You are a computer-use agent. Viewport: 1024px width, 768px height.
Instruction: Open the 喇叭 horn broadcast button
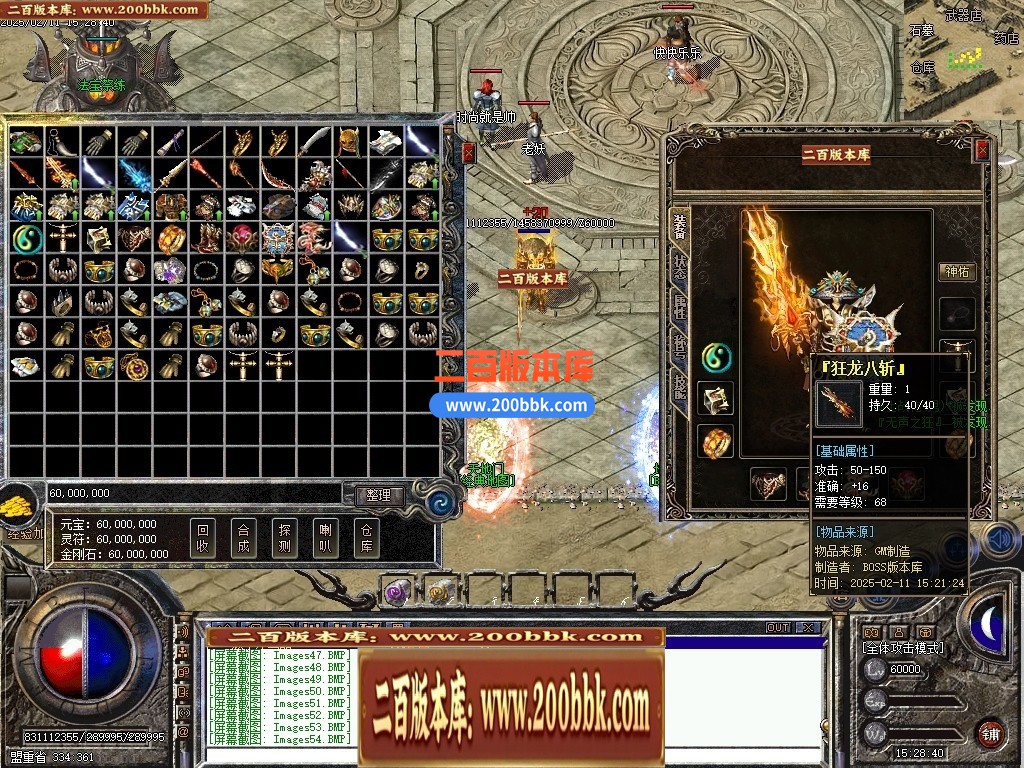325,539
